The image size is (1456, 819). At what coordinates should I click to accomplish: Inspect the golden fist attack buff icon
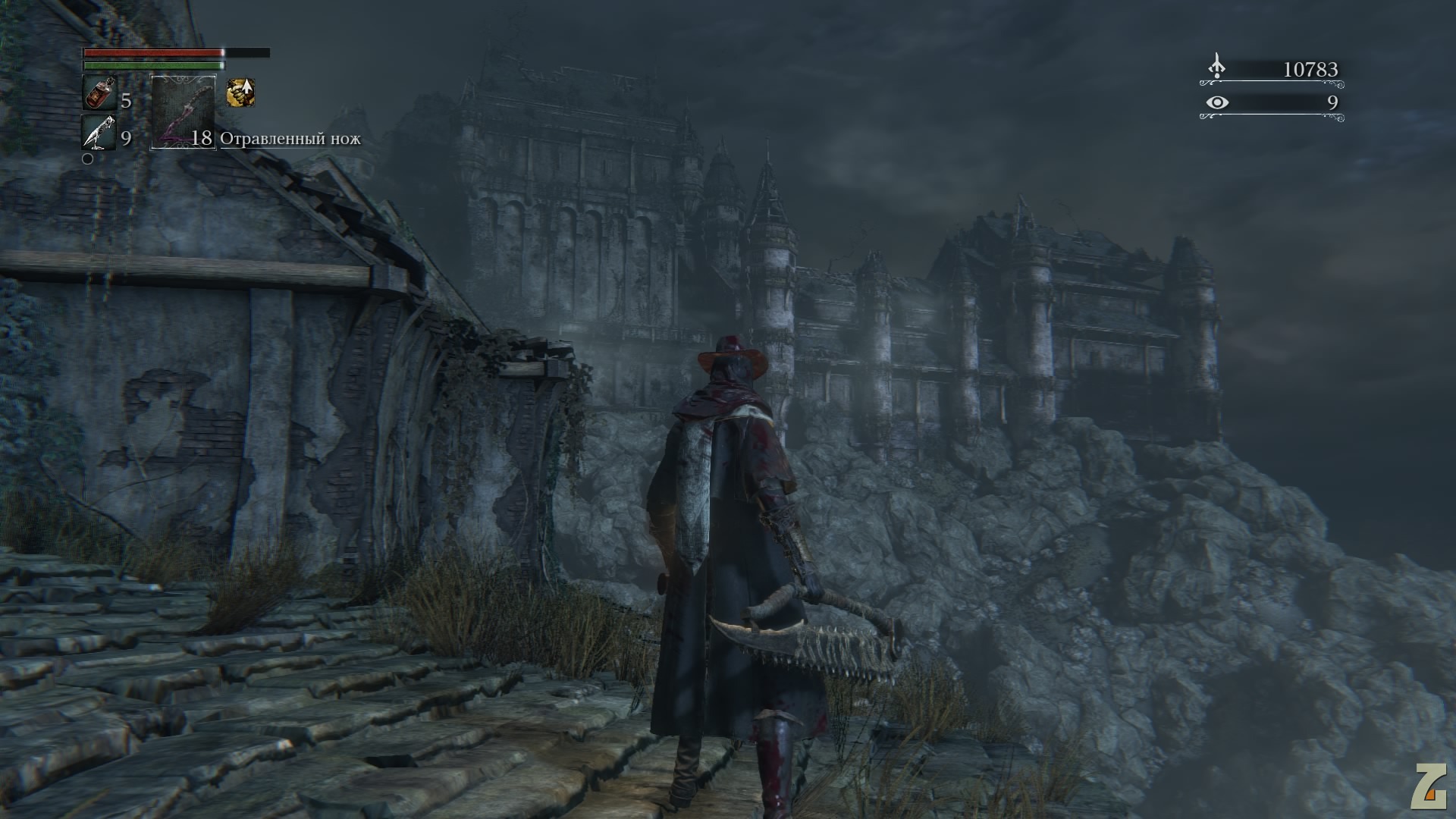tap(240, 93)
